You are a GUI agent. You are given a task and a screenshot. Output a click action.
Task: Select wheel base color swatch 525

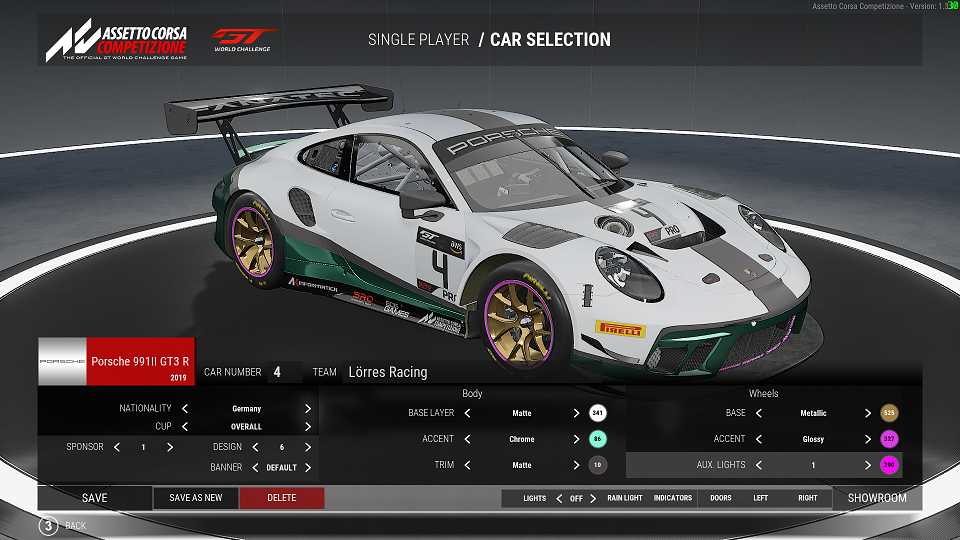(889, 413)
